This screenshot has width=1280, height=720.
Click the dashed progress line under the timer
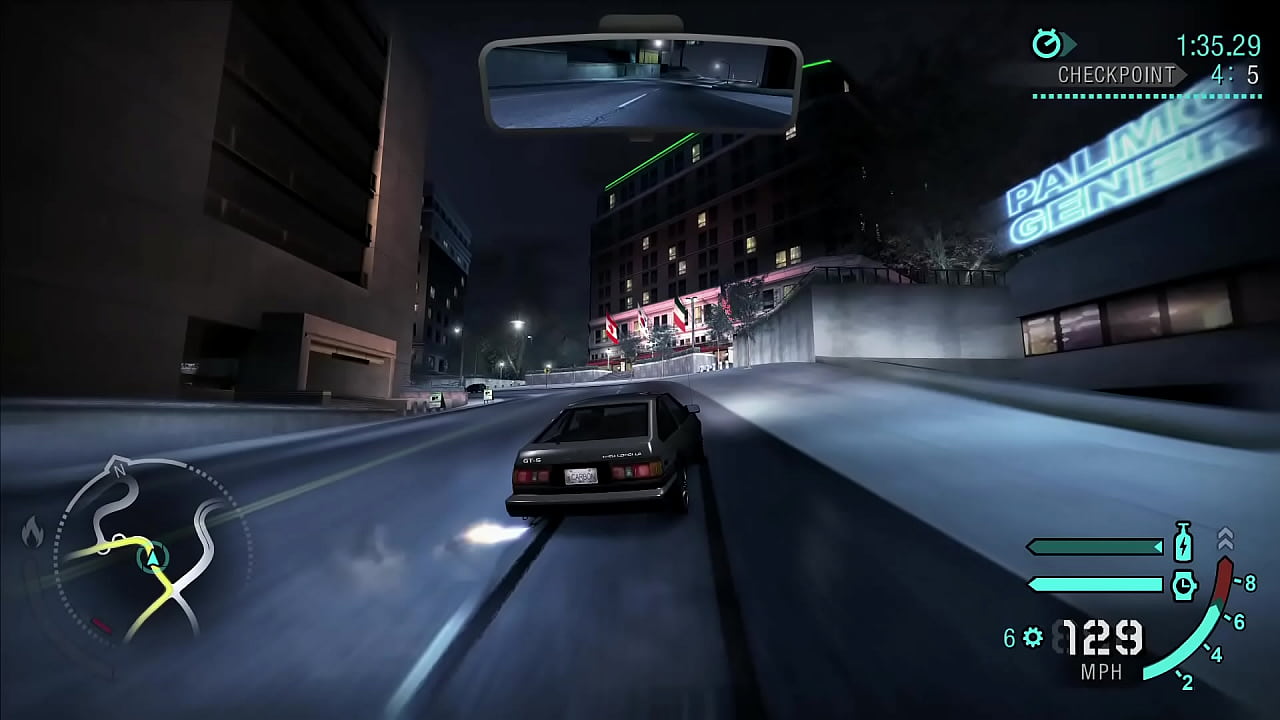click(x=1140, y=99)
